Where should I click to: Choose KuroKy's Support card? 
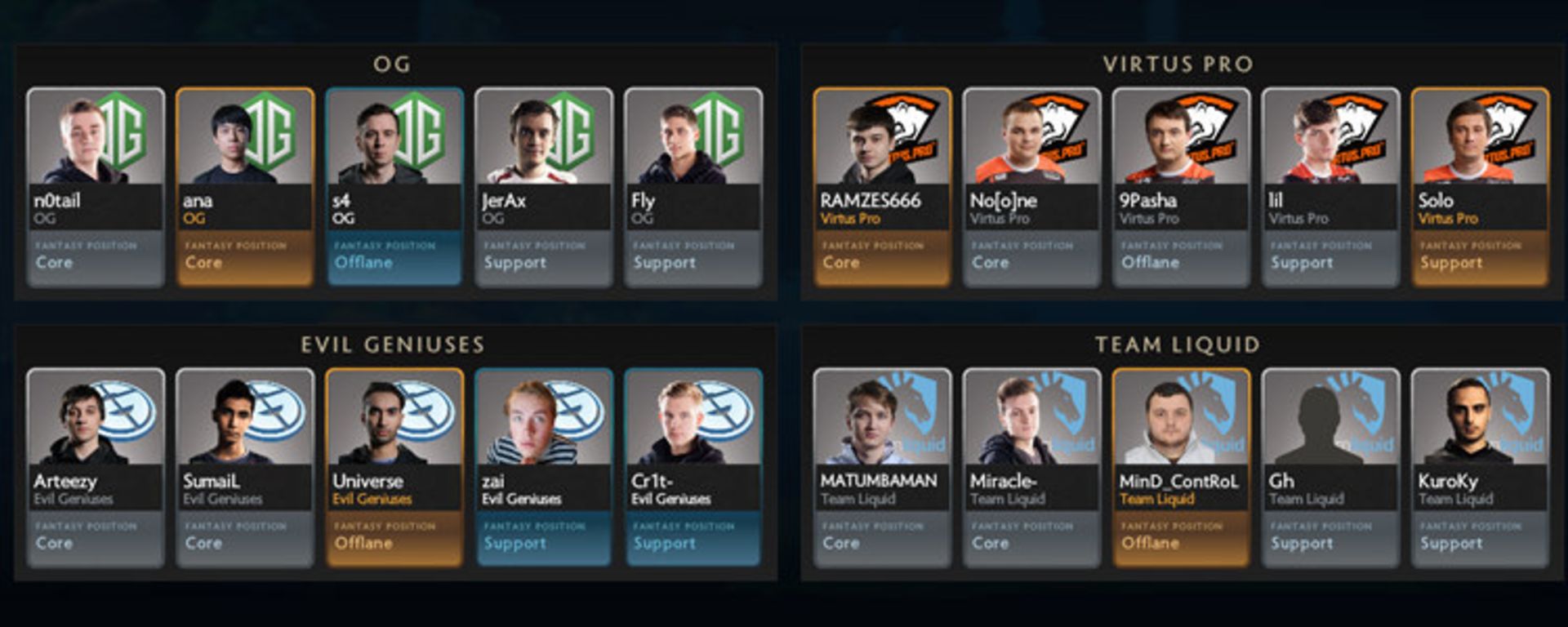click(1480, 468)
